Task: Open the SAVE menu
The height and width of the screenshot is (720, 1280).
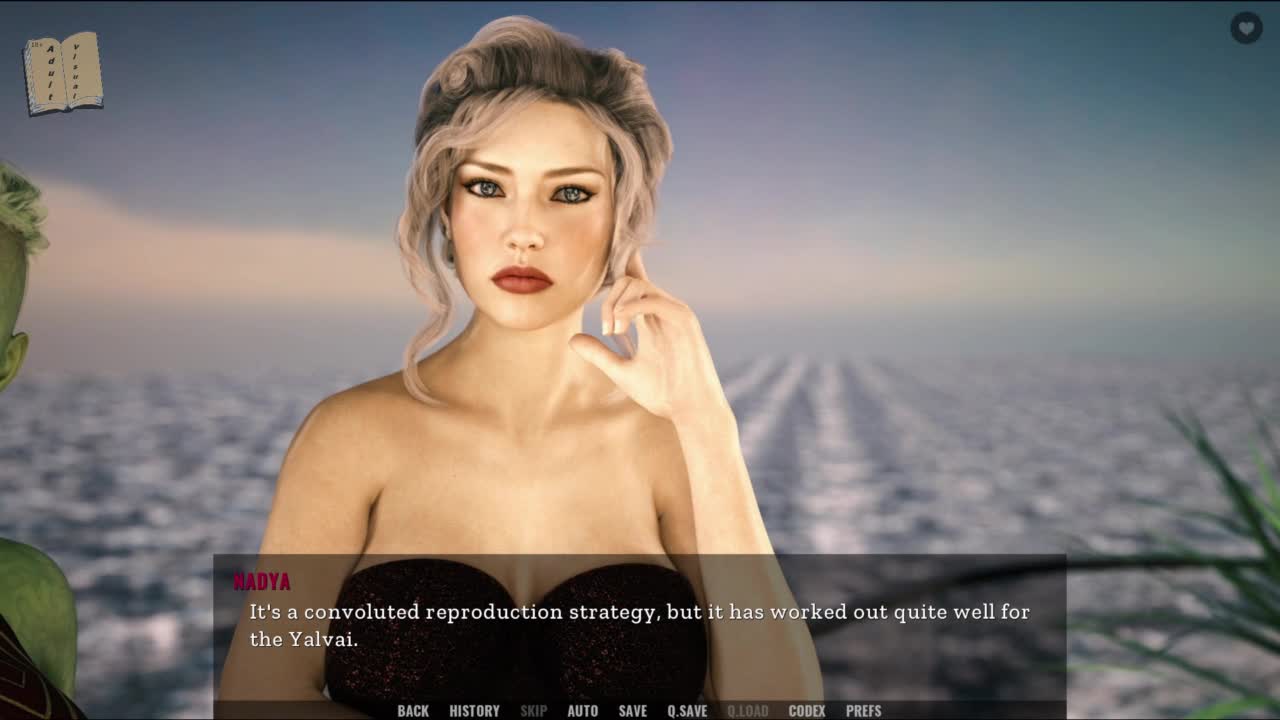Action: point(632,711)
